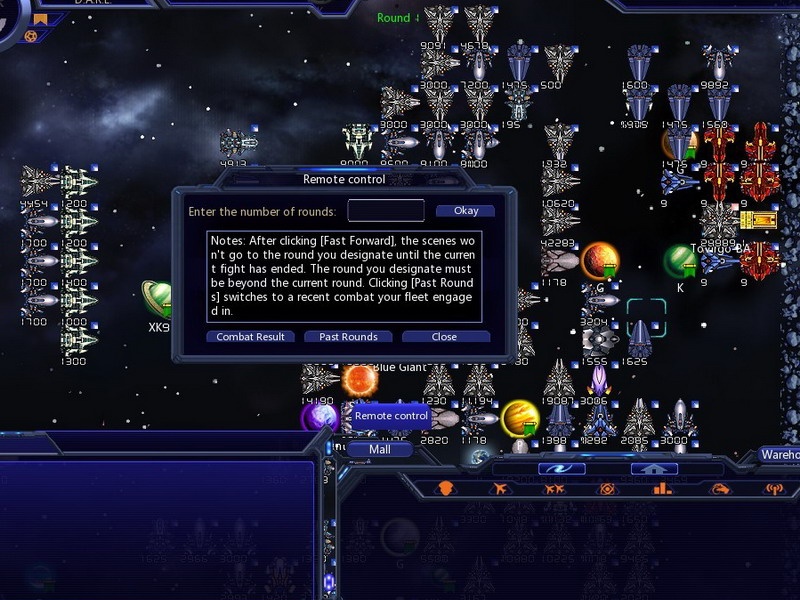Open the Mall shop
Image resolution: width=800 pixels, height=600 pixels.
[379, 450]
